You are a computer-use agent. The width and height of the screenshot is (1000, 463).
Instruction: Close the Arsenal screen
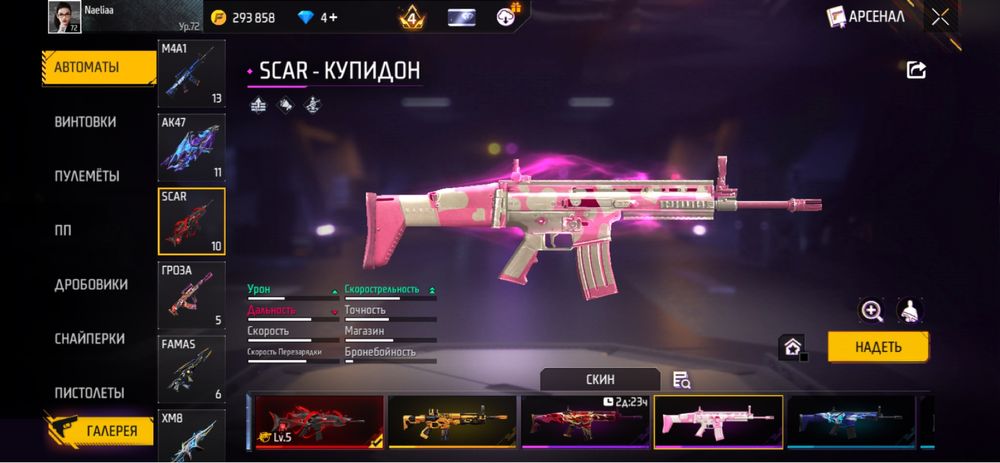coord(940,16)
